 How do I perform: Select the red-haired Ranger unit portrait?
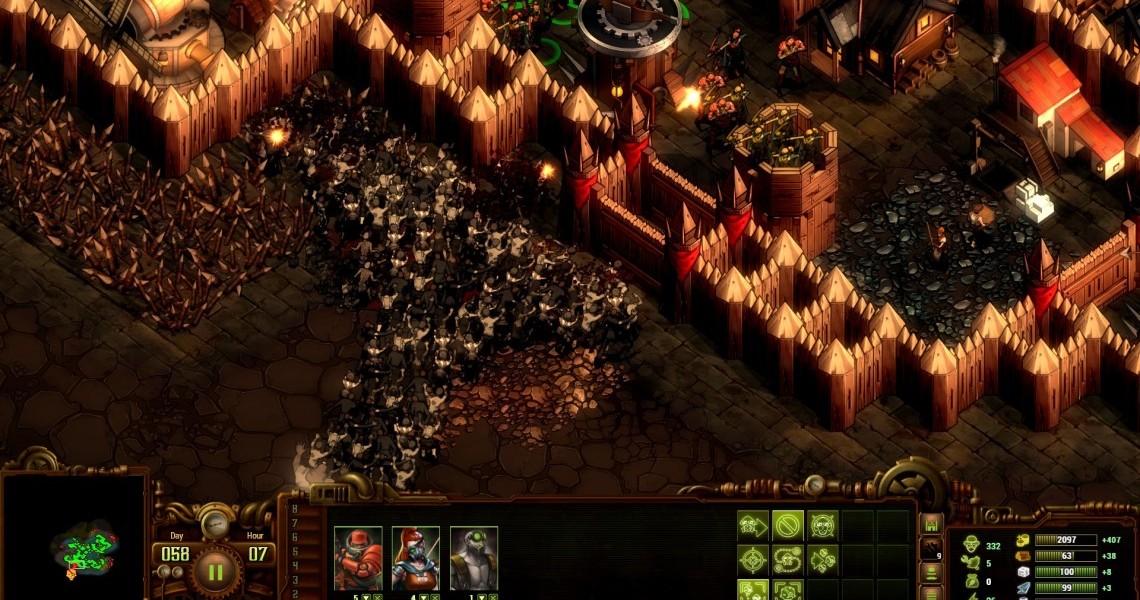(x=415, y=558)
